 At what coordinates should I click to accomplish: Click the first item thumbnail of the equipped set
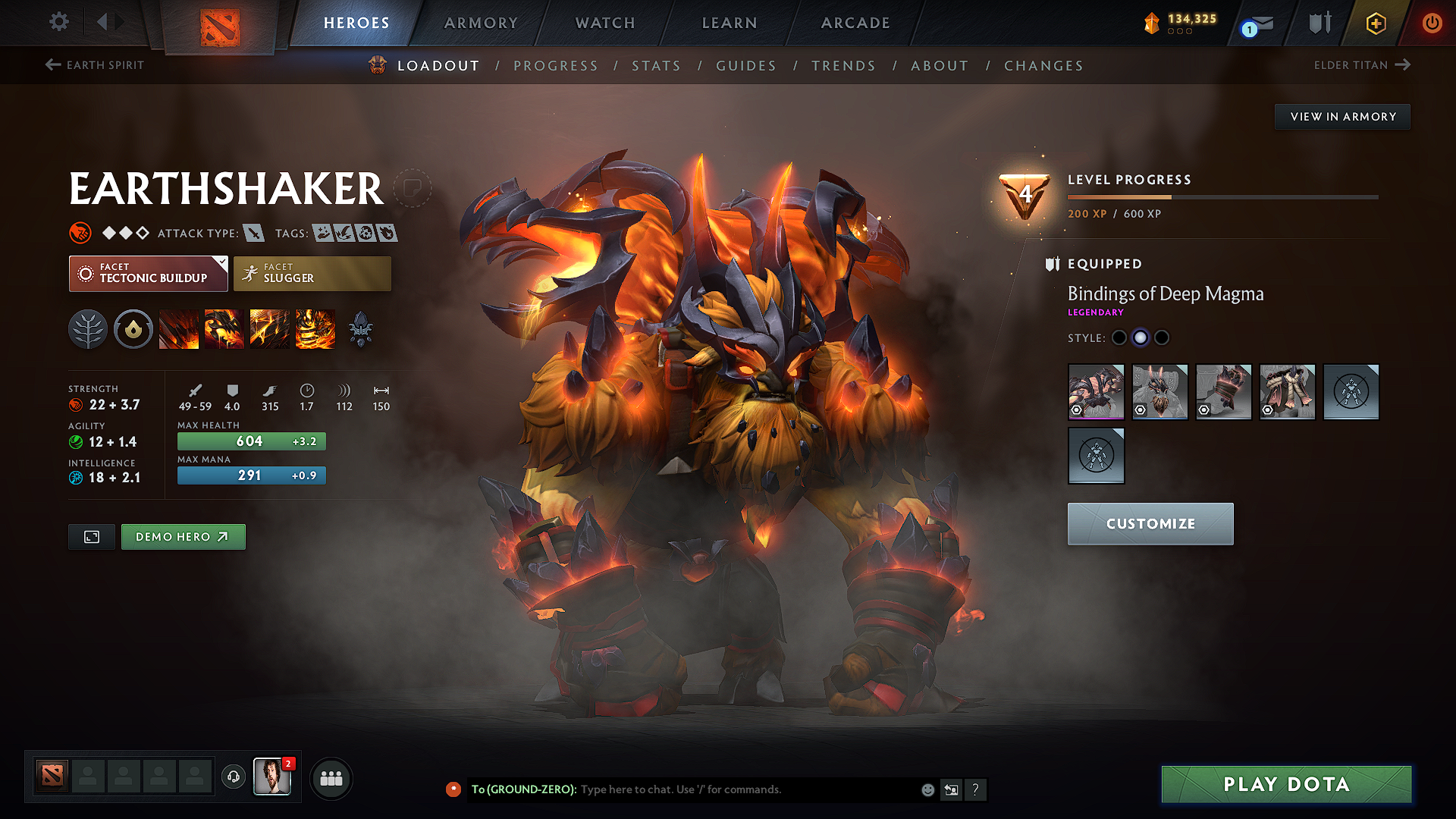(x=1097, y=392)
